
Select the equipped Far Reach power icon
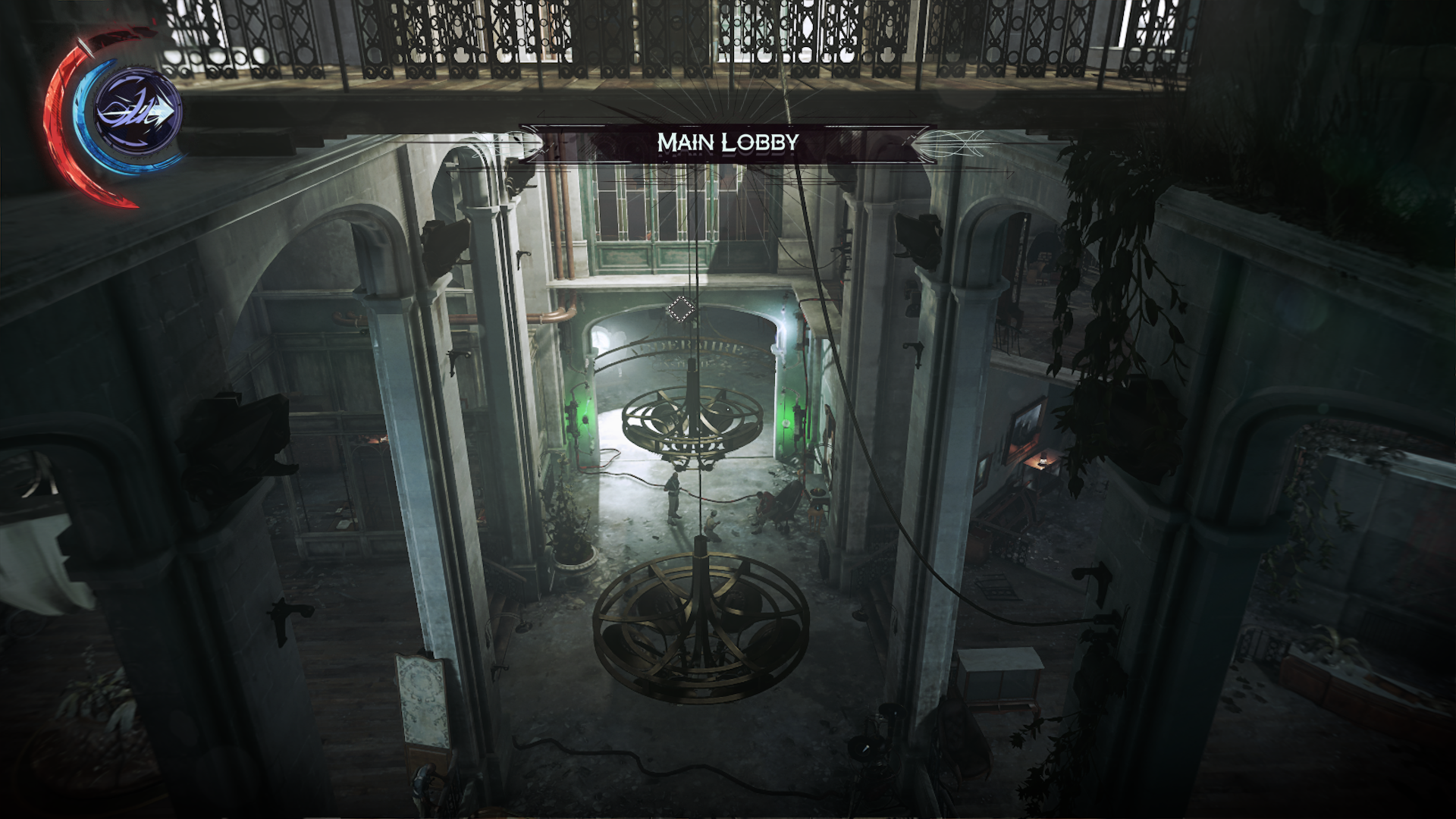tap(137, 112)
